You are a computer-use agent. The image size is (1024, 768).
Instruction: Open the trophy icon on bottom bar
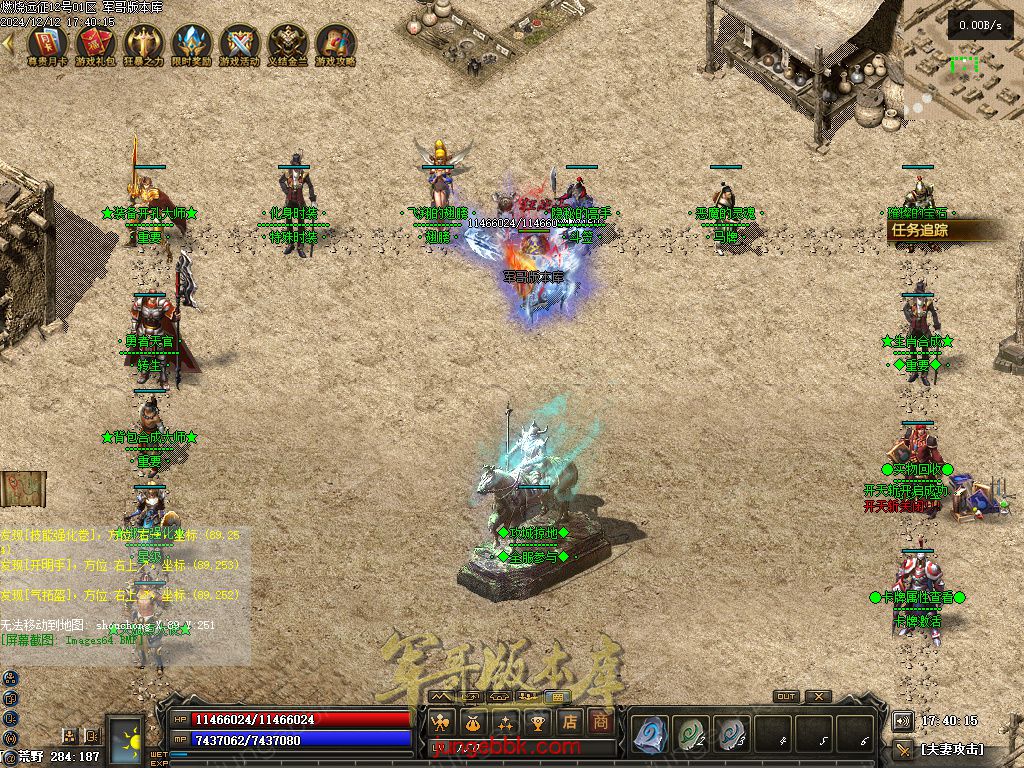(537, 722)
